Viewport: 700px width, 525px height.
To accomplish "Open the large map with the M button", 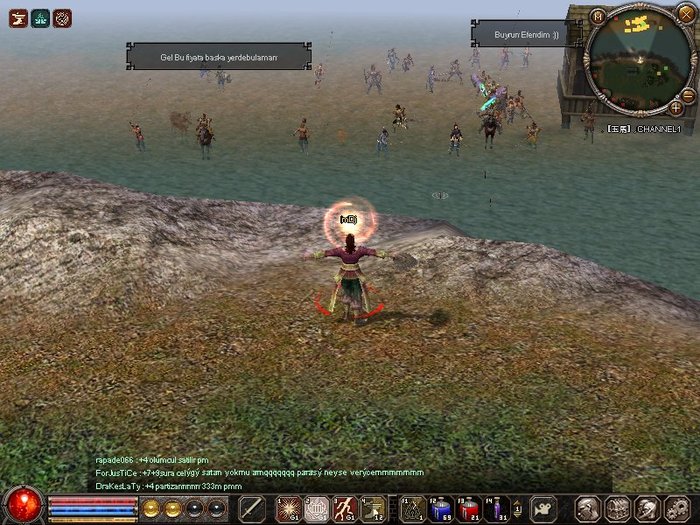I will [x=598, y=15].
